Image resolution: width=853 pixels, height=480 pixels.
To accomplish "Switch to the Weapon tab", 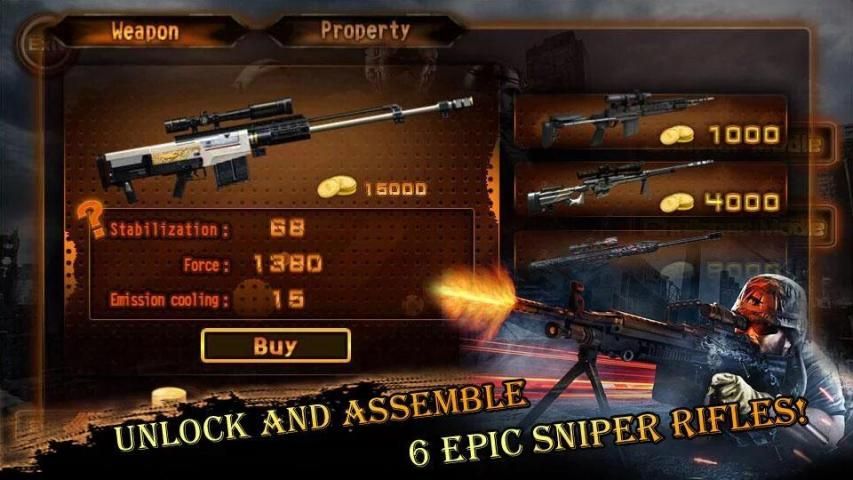I will coord(145,31).
